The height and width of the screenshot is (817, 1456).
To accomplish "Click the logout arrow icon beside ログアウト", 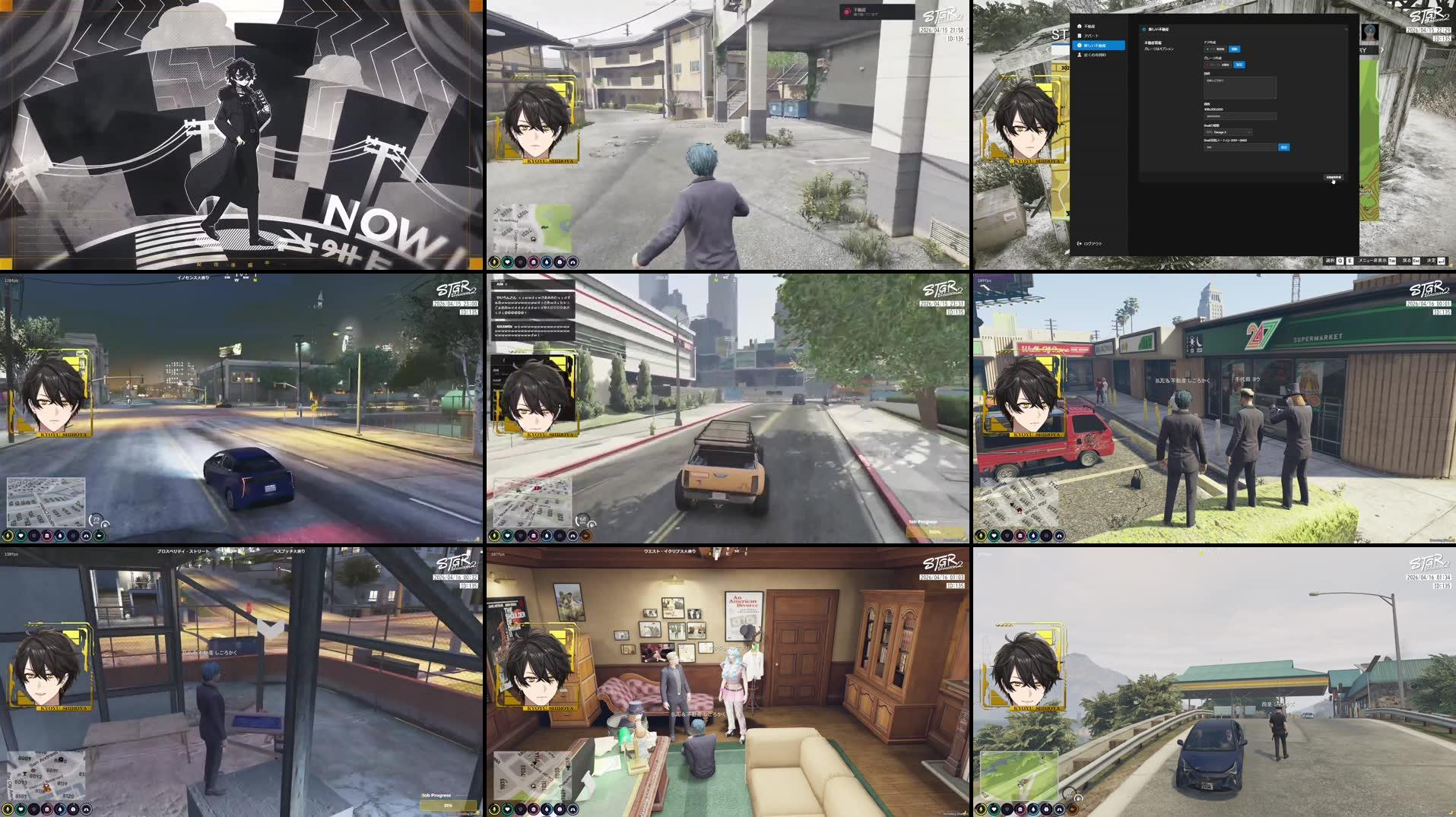I will pos(1080,244).
